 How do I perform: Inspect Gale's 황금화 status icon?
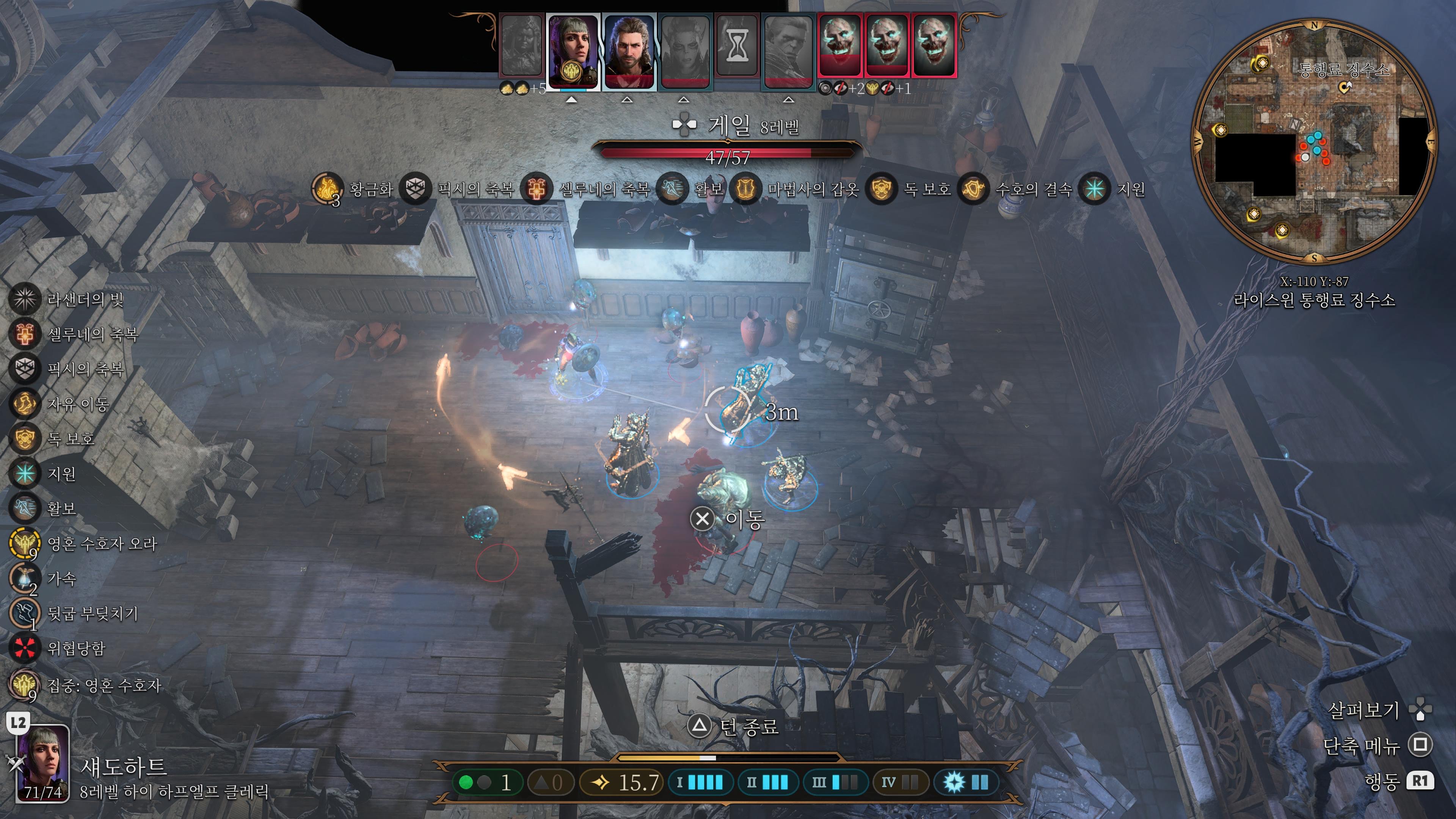[x=327, y=189]
